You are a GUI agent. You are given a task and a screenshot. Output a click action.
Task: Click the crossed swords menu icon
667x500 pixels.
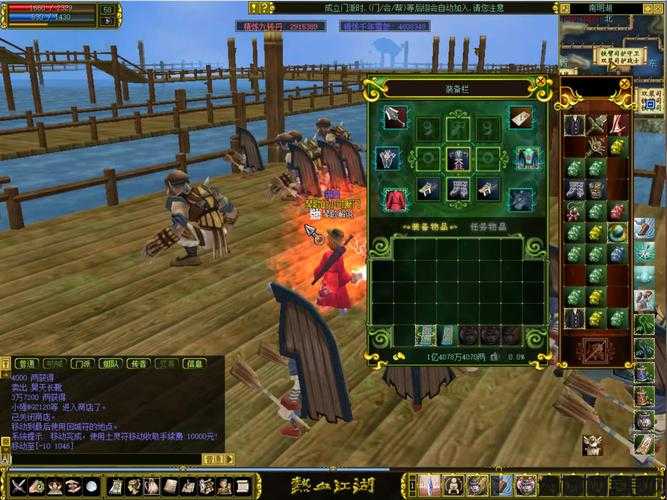tap(16, 486)
